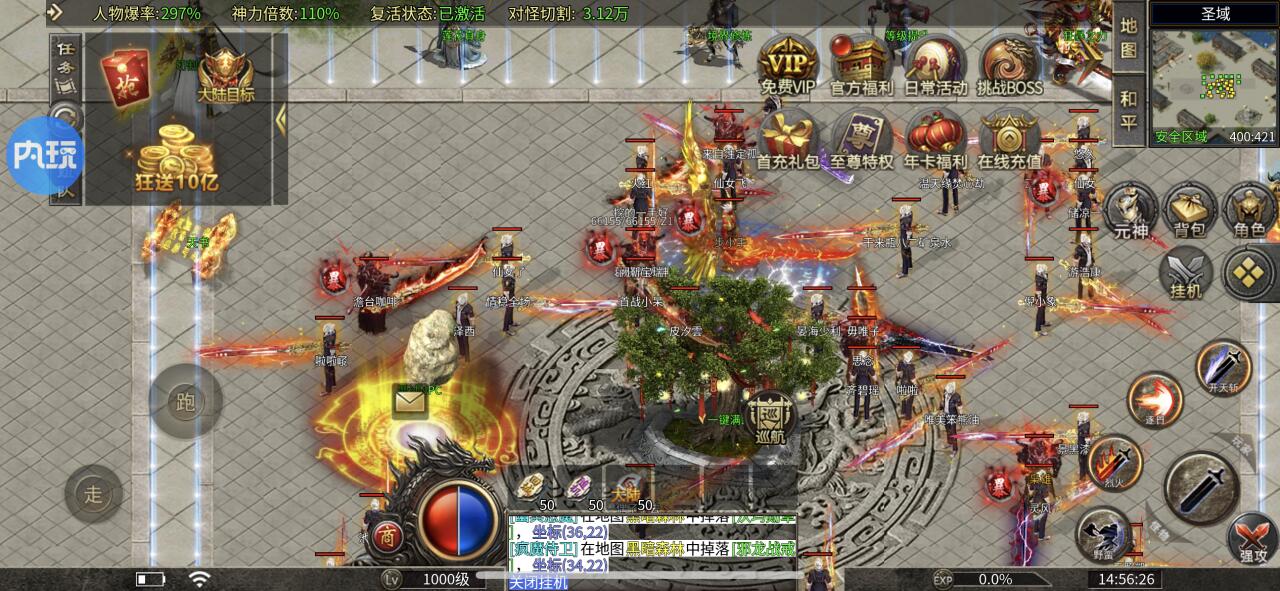Click 关闭挂机 to stop auto-battle
This screenshot has height=591, width=1280.
click(538, 582)
